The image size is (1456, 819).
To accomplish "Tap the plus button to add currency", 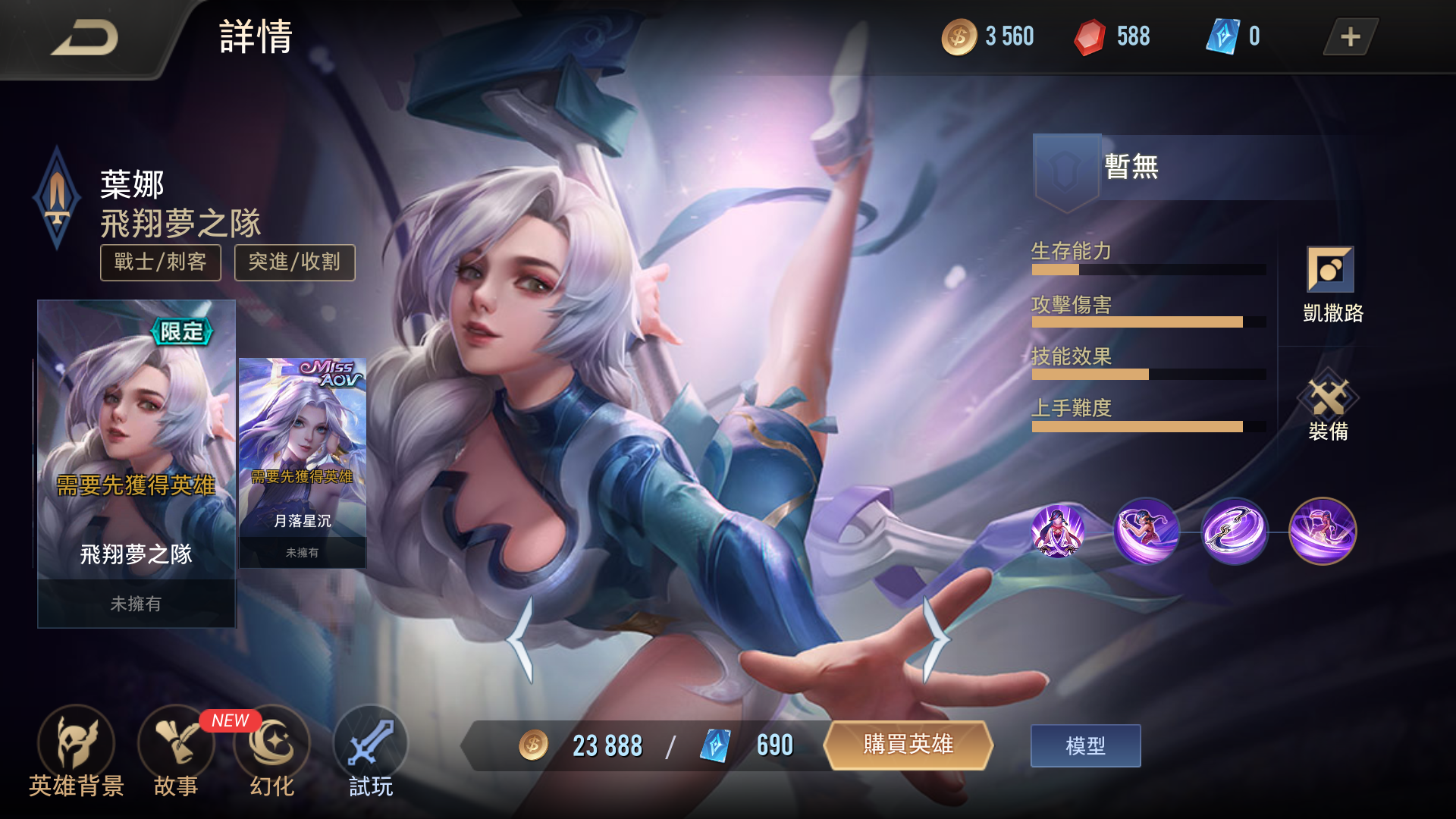I will (1349, 35).
